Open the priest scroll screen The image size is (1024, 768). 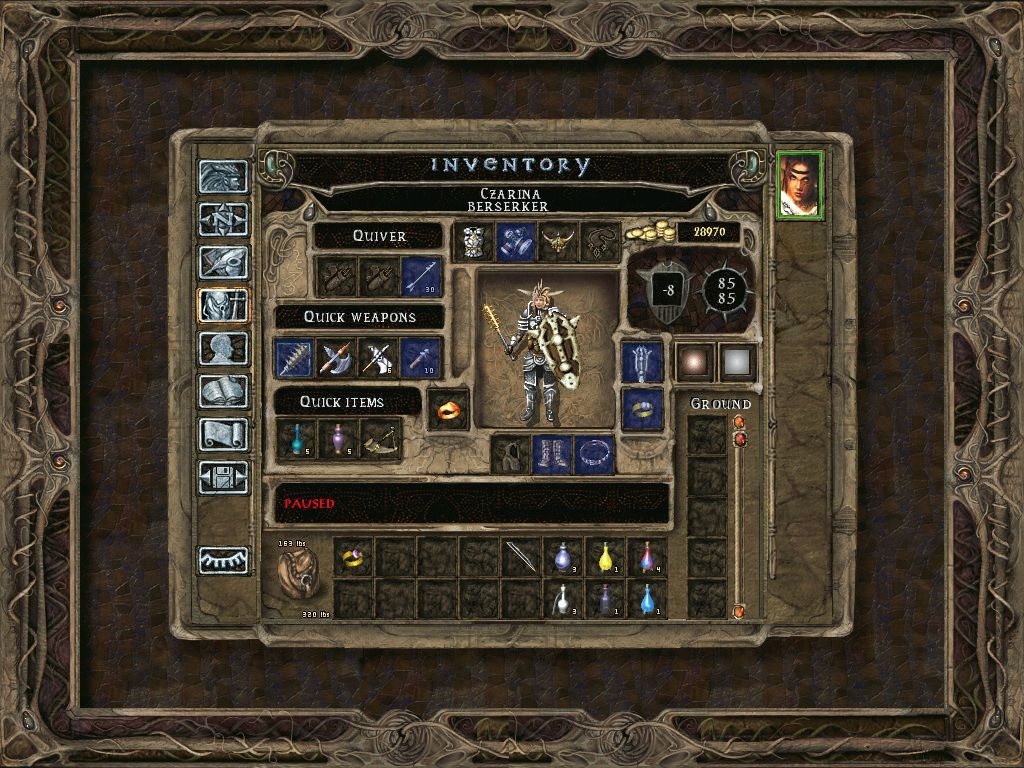point(223,434)
